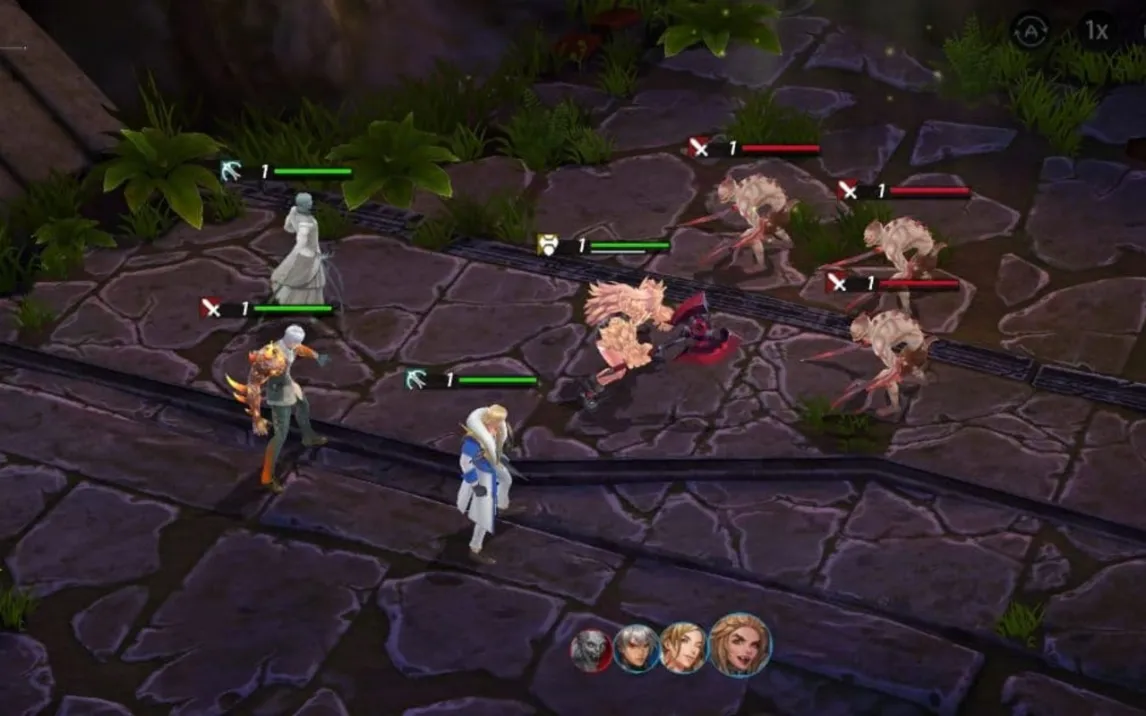Click the large fanged blonde hero portrait
1146x716 pixels.
tap(740, 645)
